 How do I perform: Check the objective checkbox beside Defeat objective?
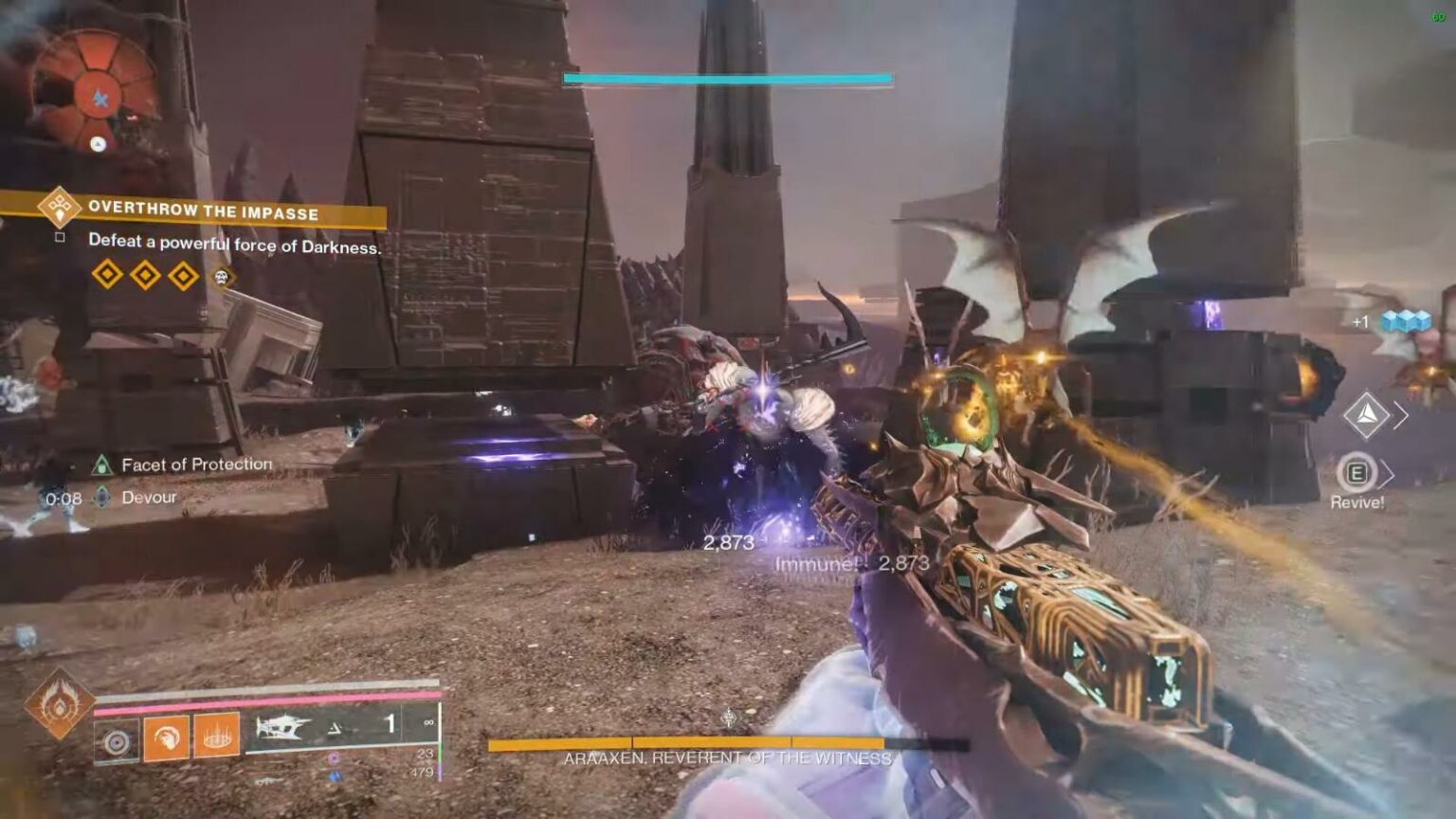click(x=61, y=239)
